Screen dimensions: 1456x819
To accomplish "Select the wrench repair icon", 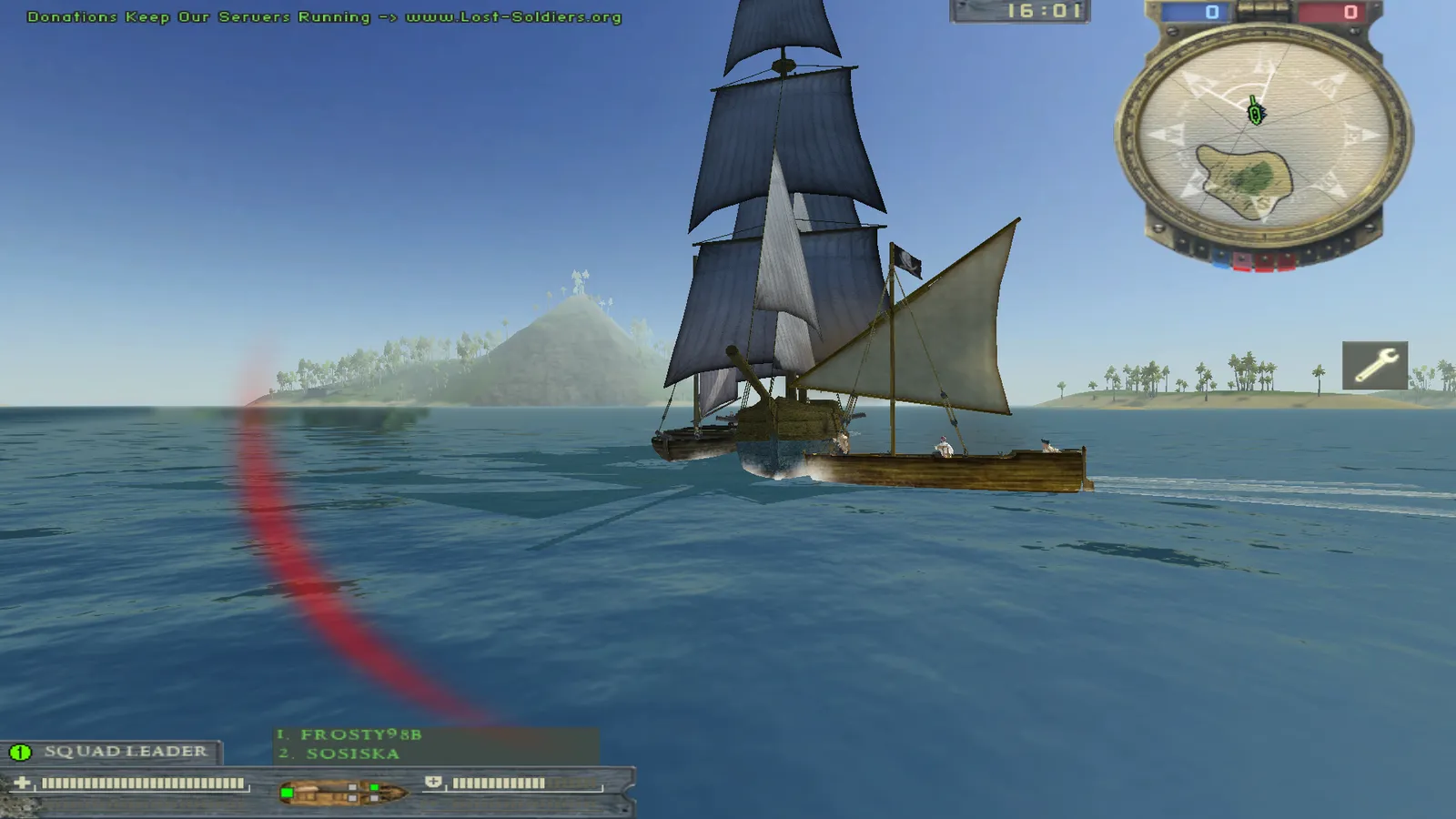I will point(1374,365).
